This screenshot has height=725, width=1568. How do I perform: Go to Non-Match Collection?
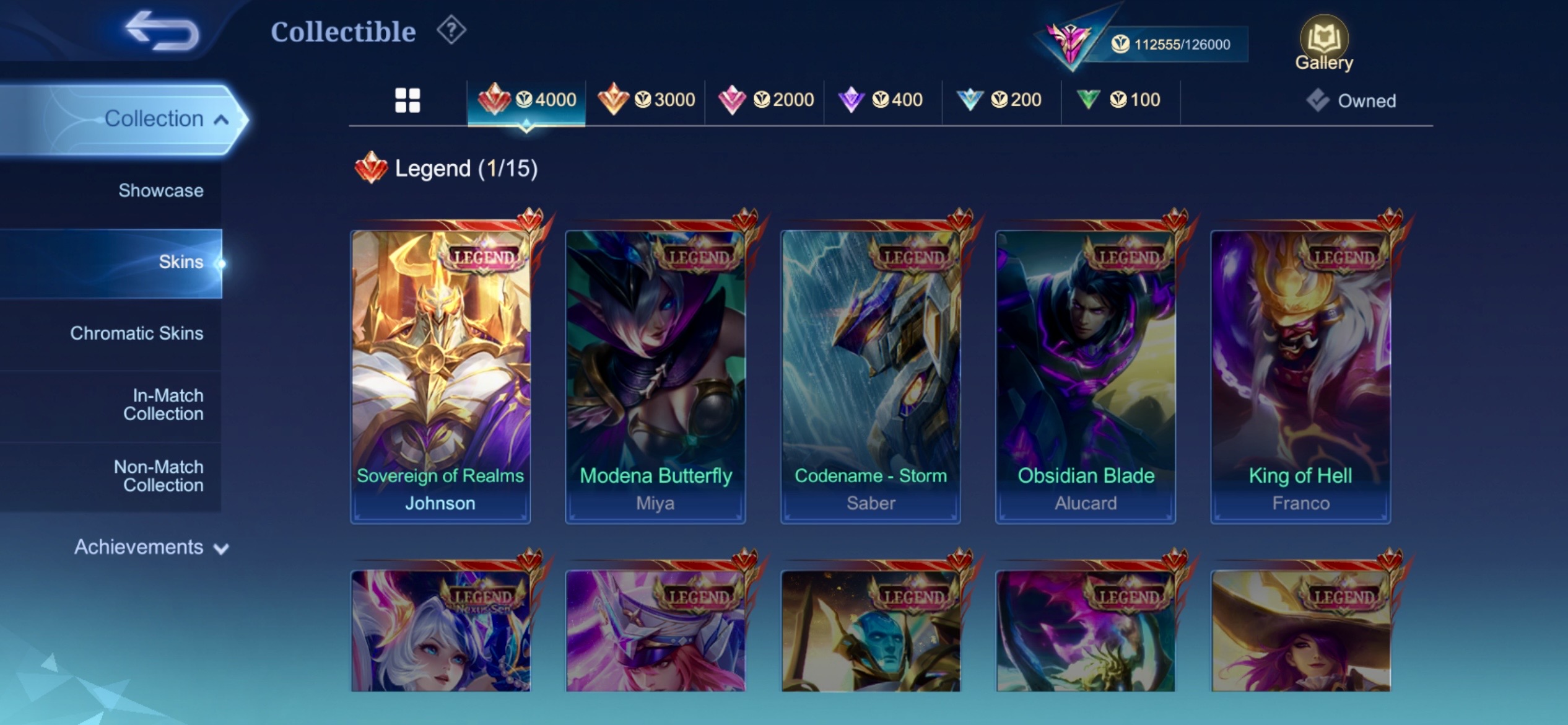click(159, 476)
